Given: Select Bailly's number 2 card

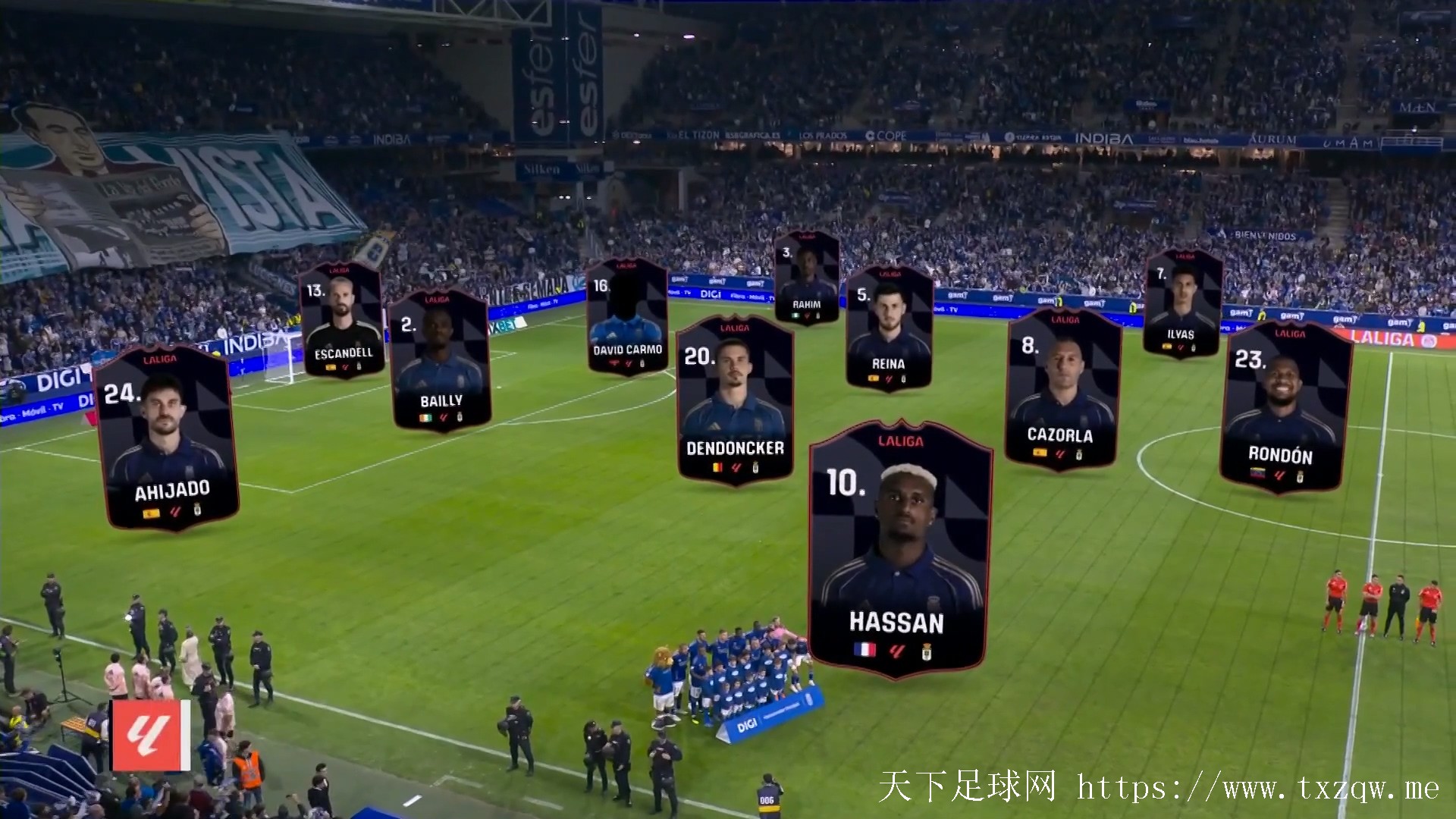Looking at the screenshot, I should tap(440, 360).
